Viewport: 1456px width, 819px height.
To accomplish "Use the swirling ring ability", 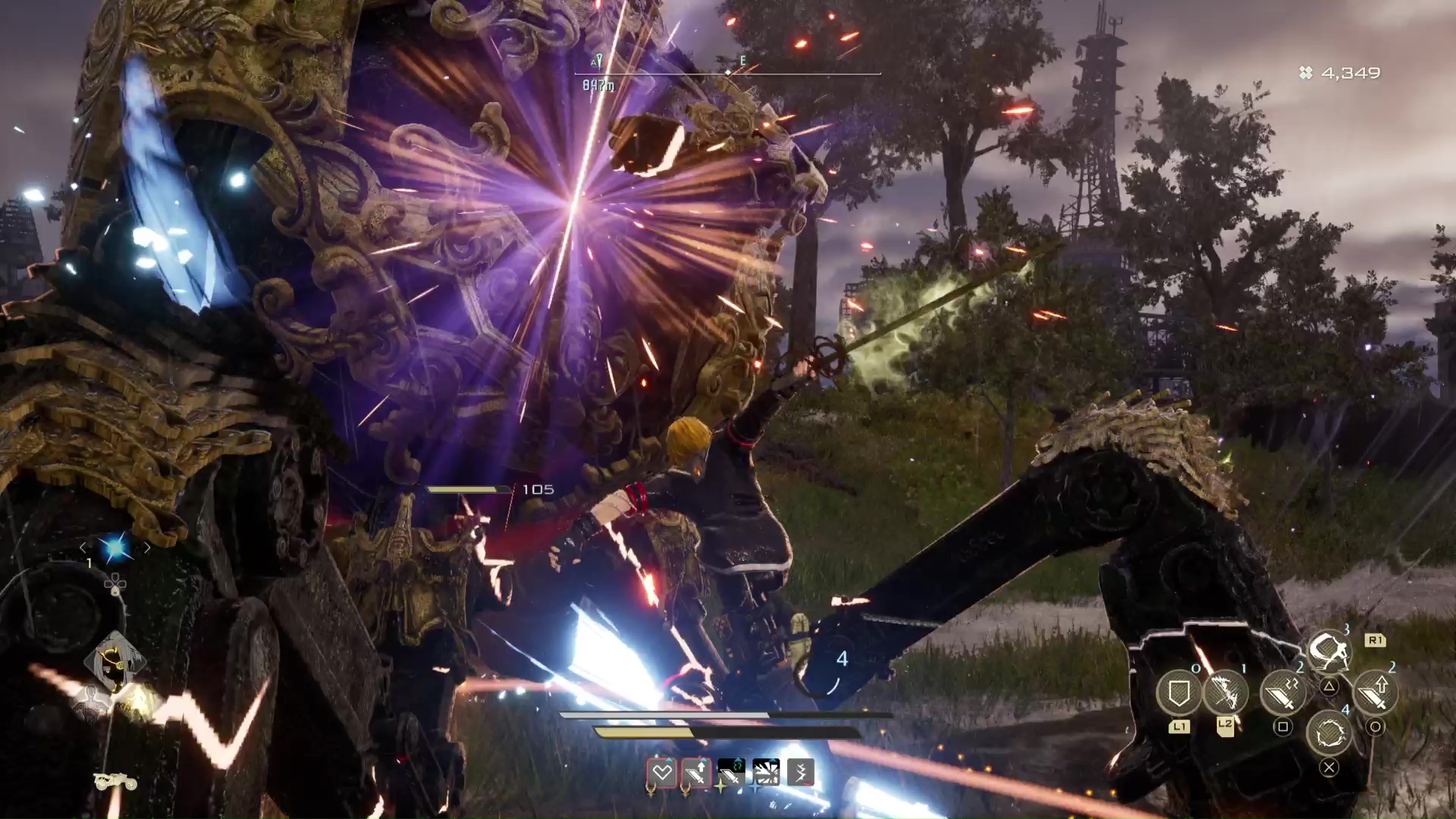I will point(1329,733).
